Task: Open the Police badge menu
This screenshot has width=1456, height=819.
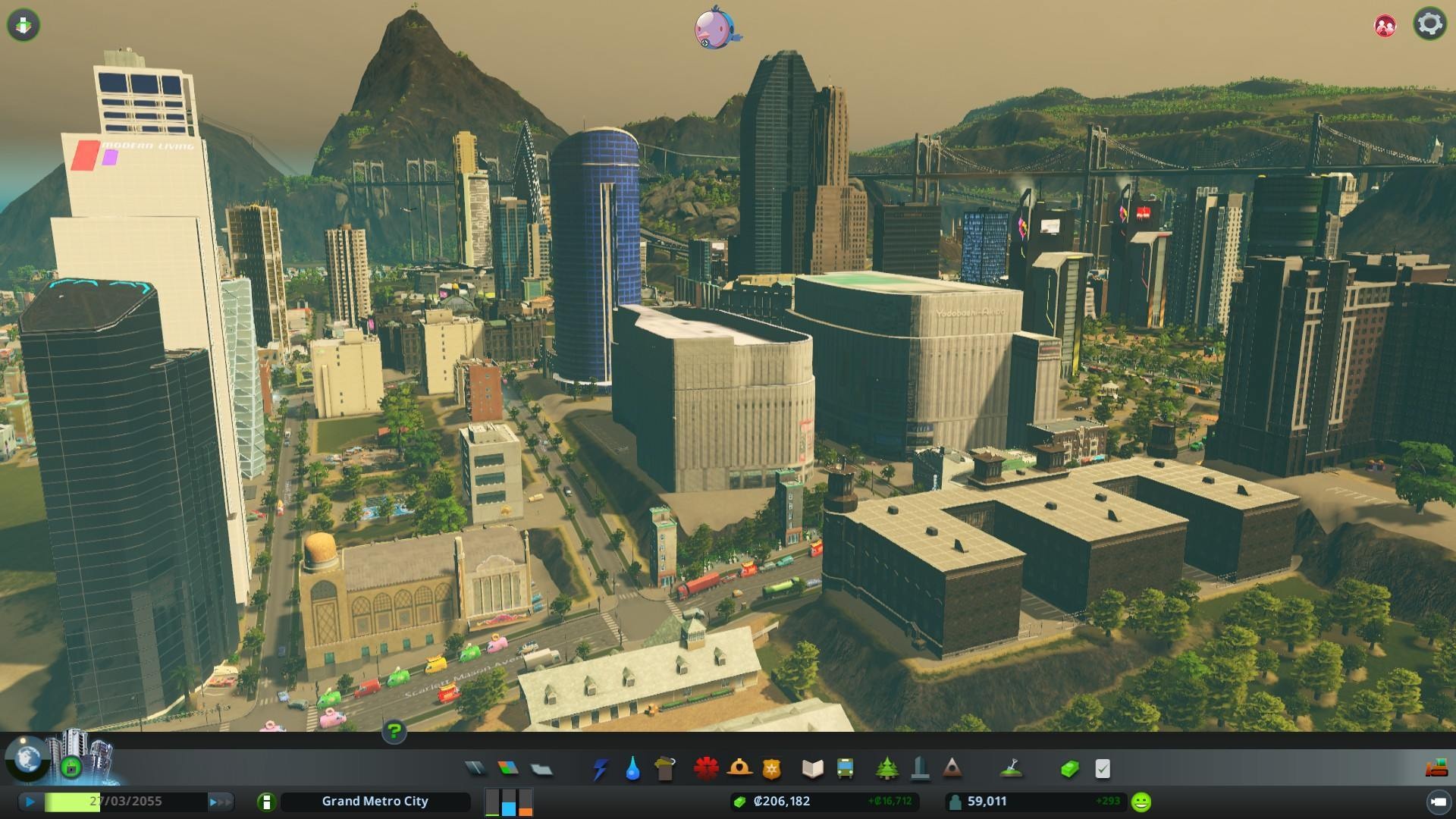Action: (771, 769)
